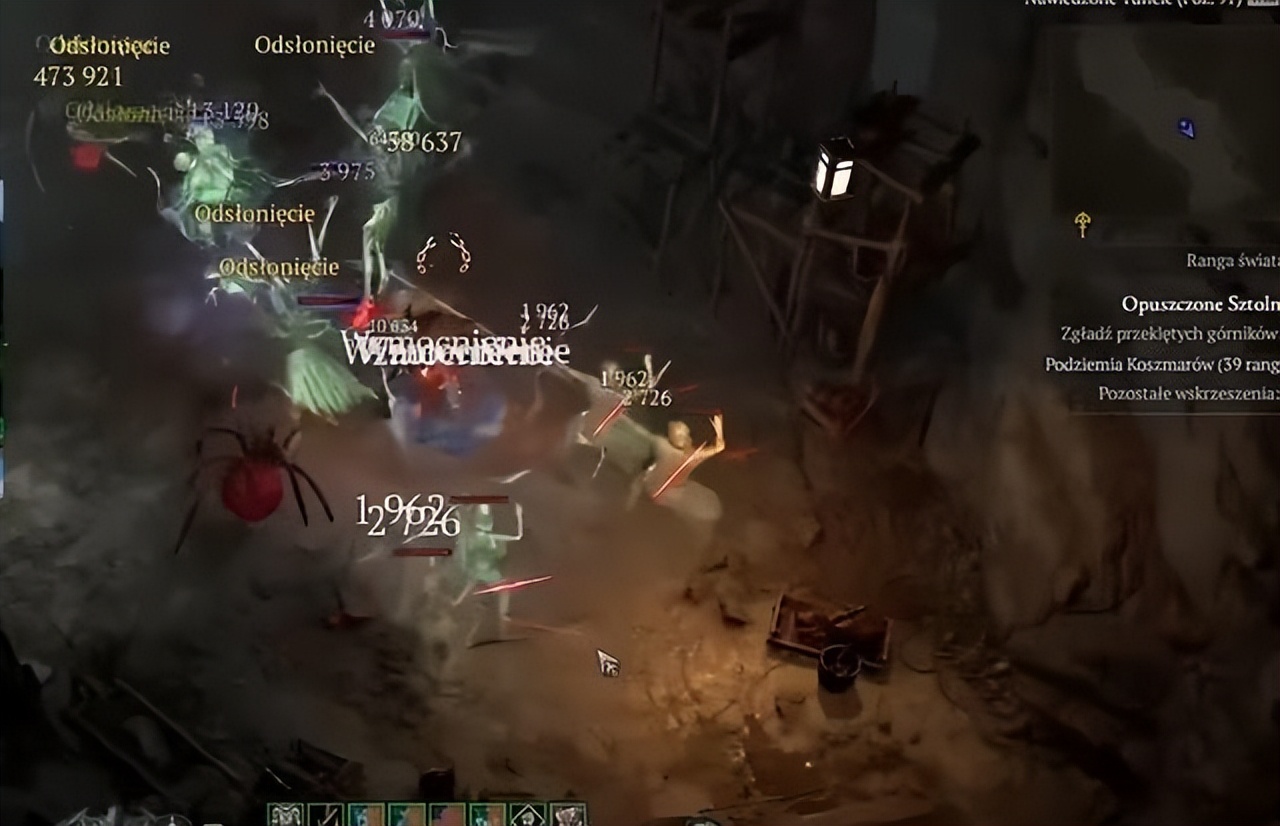Screen dimensions: 1280x826
Task: Click the rightmost health potion icon
Action: [x=570, y=815]
